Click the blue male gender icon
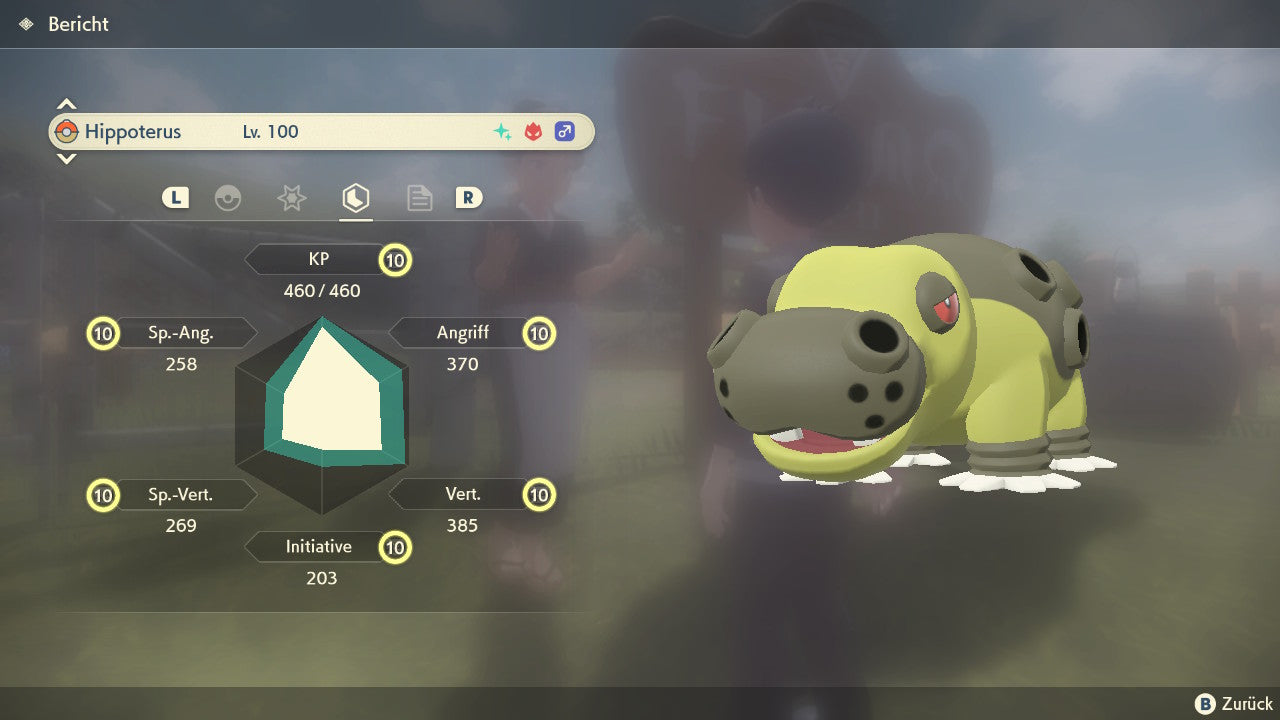 pyautogui.click(x=565, y=132)
